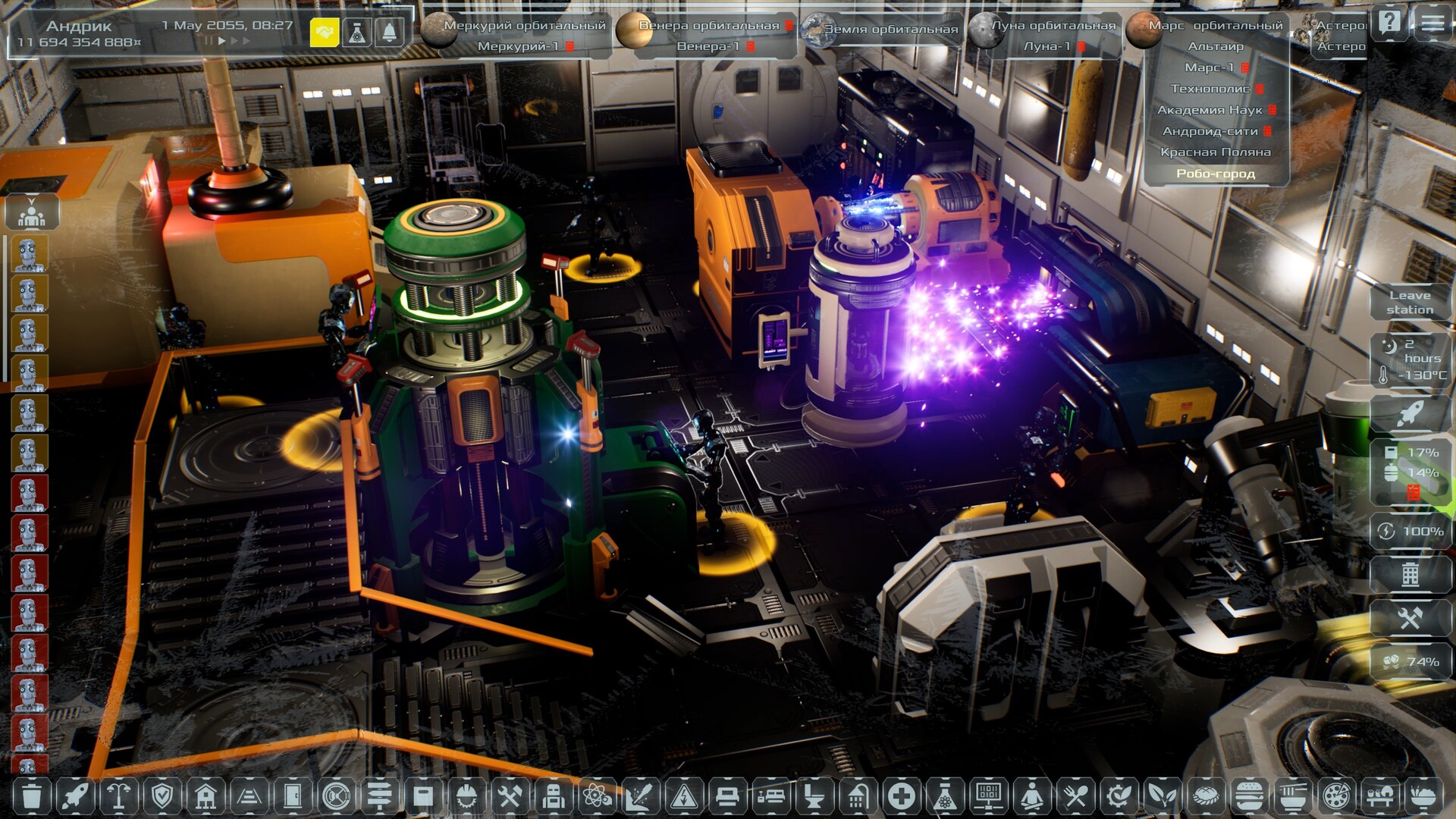Open the research flask panel
Screen dimensions: 1456x819
point(357,33)
